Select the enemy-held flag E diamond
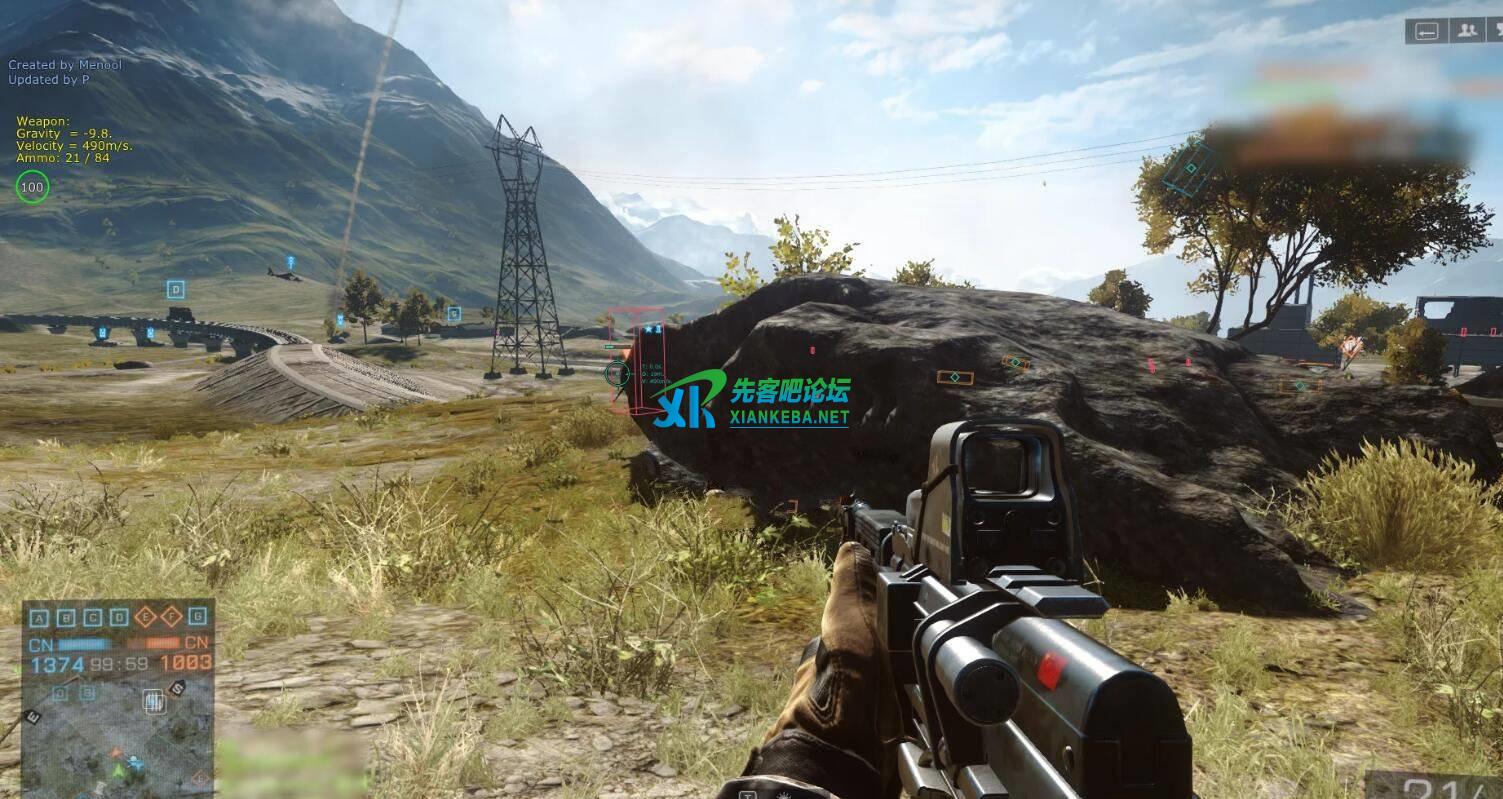The height and width of the screenshot is (799, 1503). point(145,617)
